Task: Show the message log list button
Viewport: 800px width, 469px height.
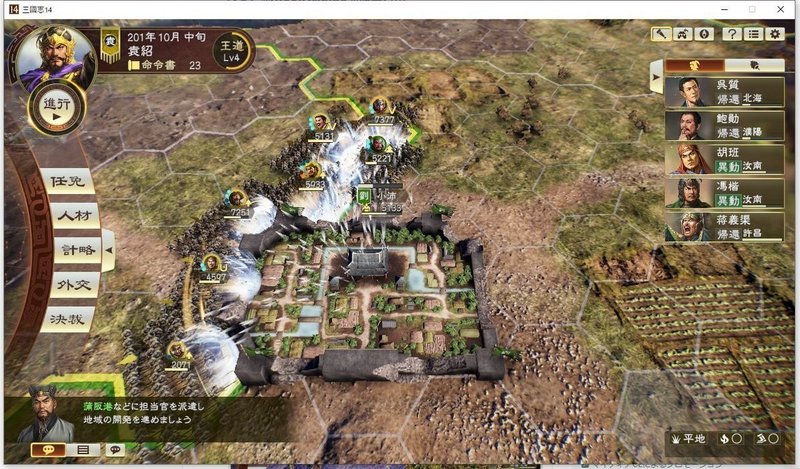Action: (x=83, y=450)
